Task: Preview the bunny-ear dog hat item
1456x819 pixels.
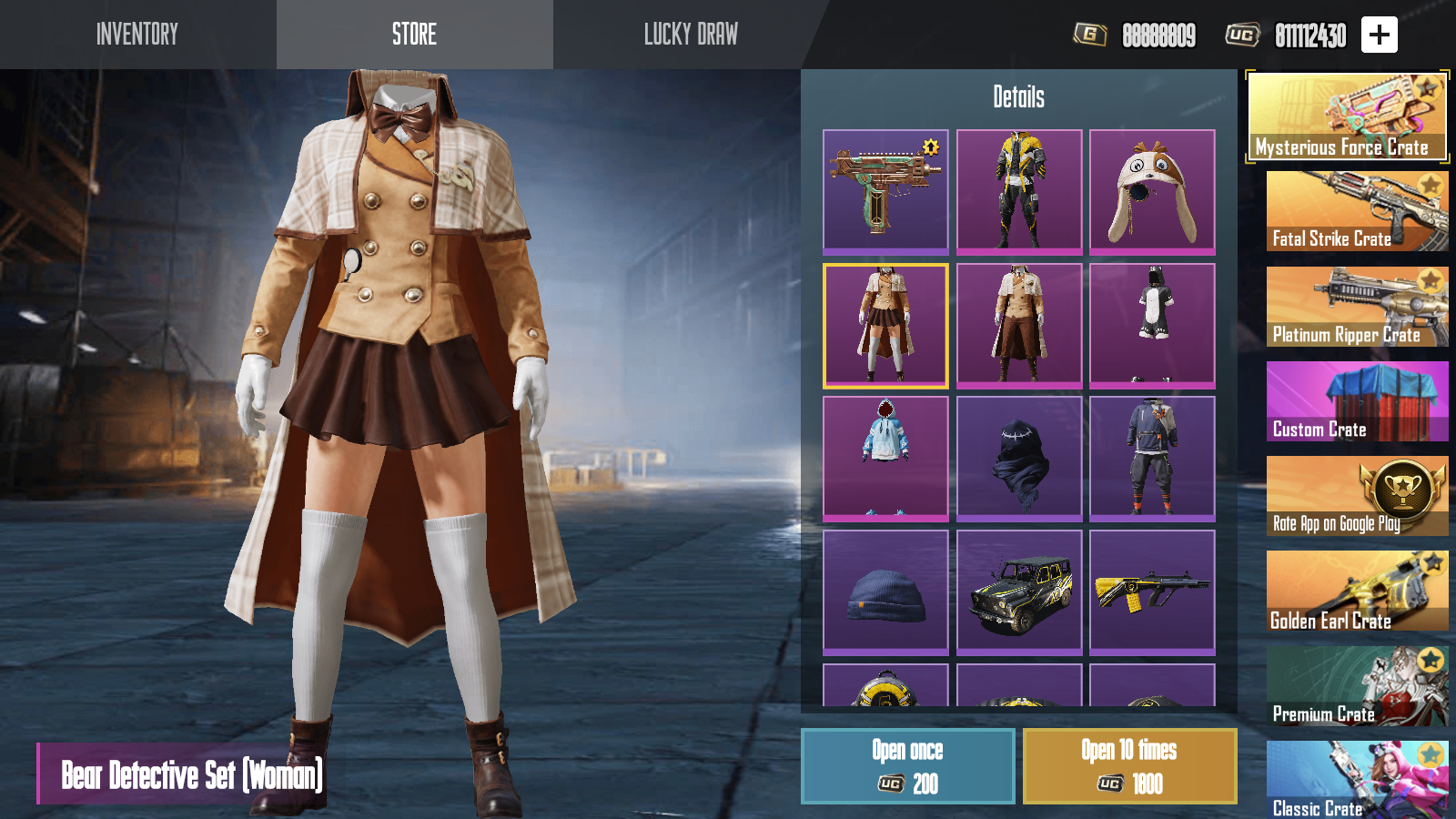Action: (x=1152, y=191)
